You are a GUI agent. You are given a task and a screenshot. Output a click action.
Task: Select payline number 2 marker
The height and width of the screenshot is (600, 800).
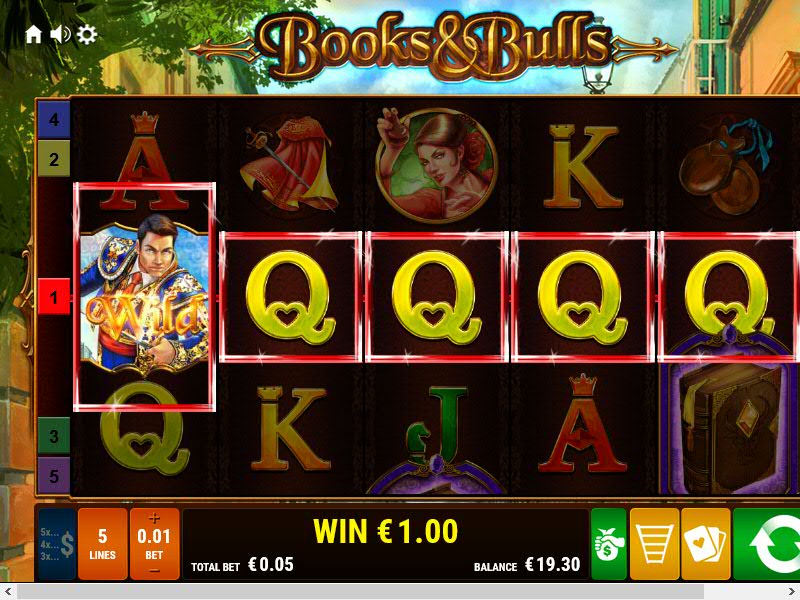pyautogui.click(x=54, y=158)
